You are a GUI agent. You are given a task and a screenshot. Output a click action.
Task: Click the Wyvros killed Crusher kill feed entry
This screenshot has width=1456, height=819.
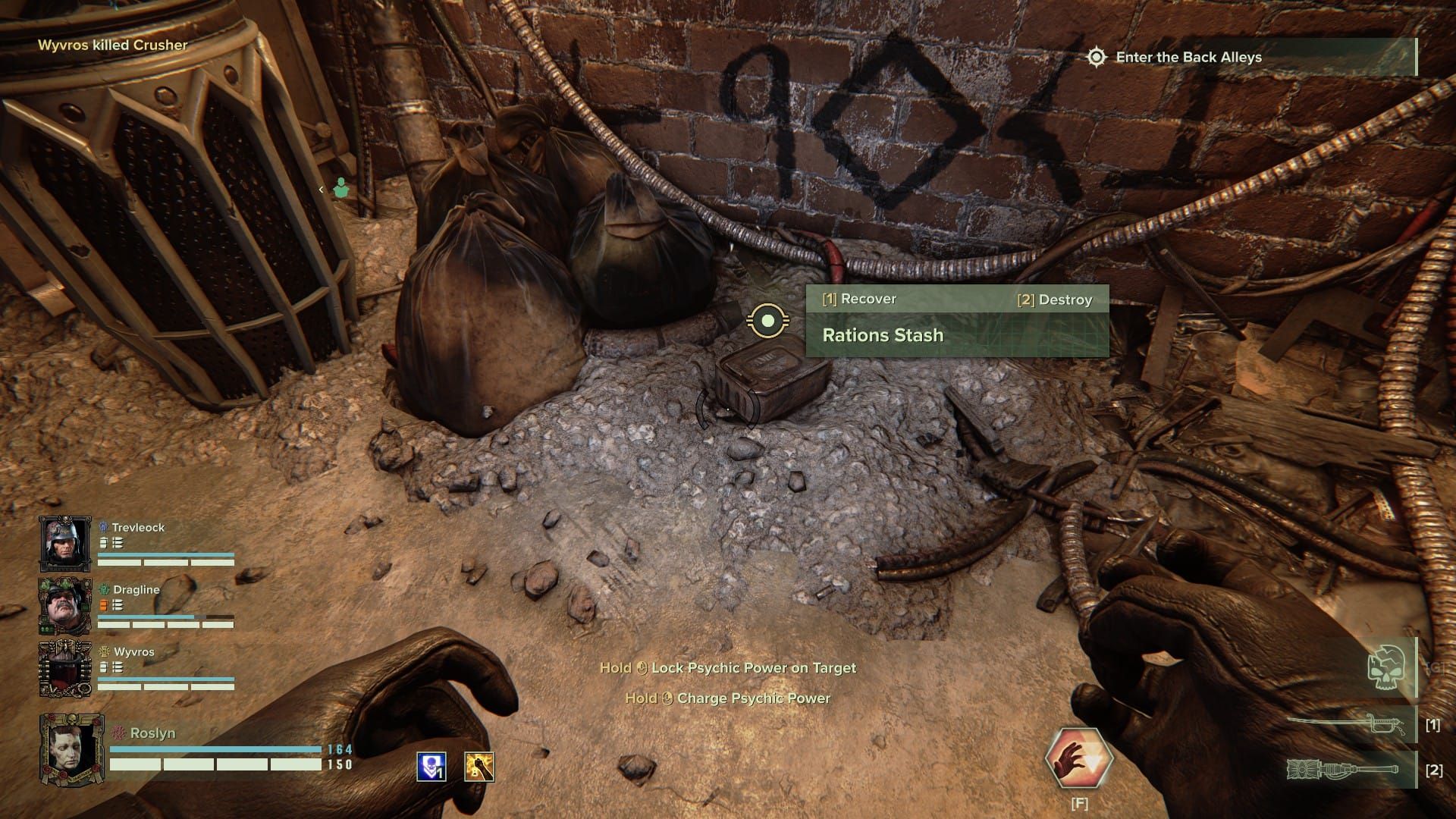[112, 44]
